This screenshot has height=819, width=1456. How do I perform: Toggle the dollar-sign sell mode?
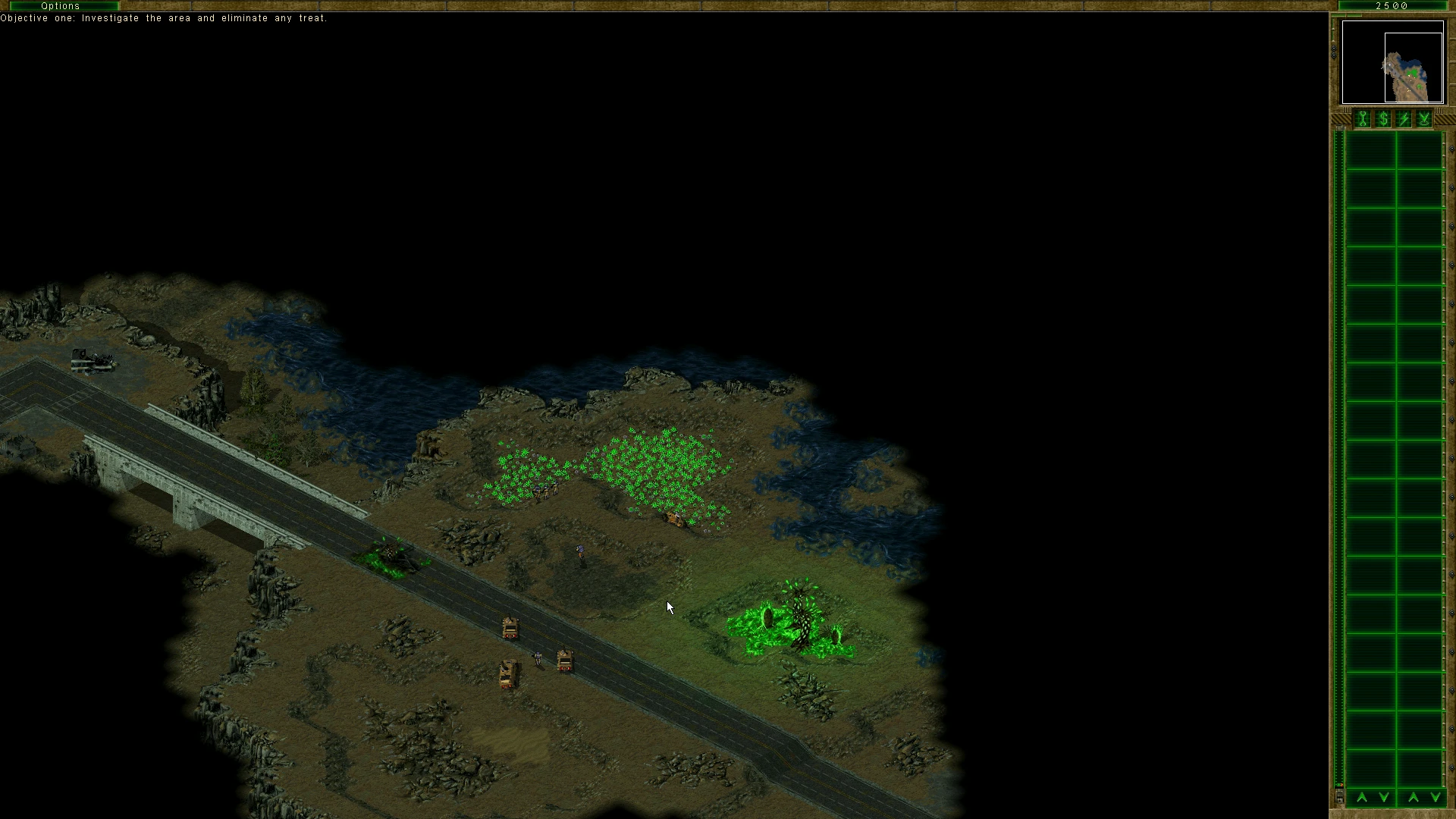tap(1383, 119)
